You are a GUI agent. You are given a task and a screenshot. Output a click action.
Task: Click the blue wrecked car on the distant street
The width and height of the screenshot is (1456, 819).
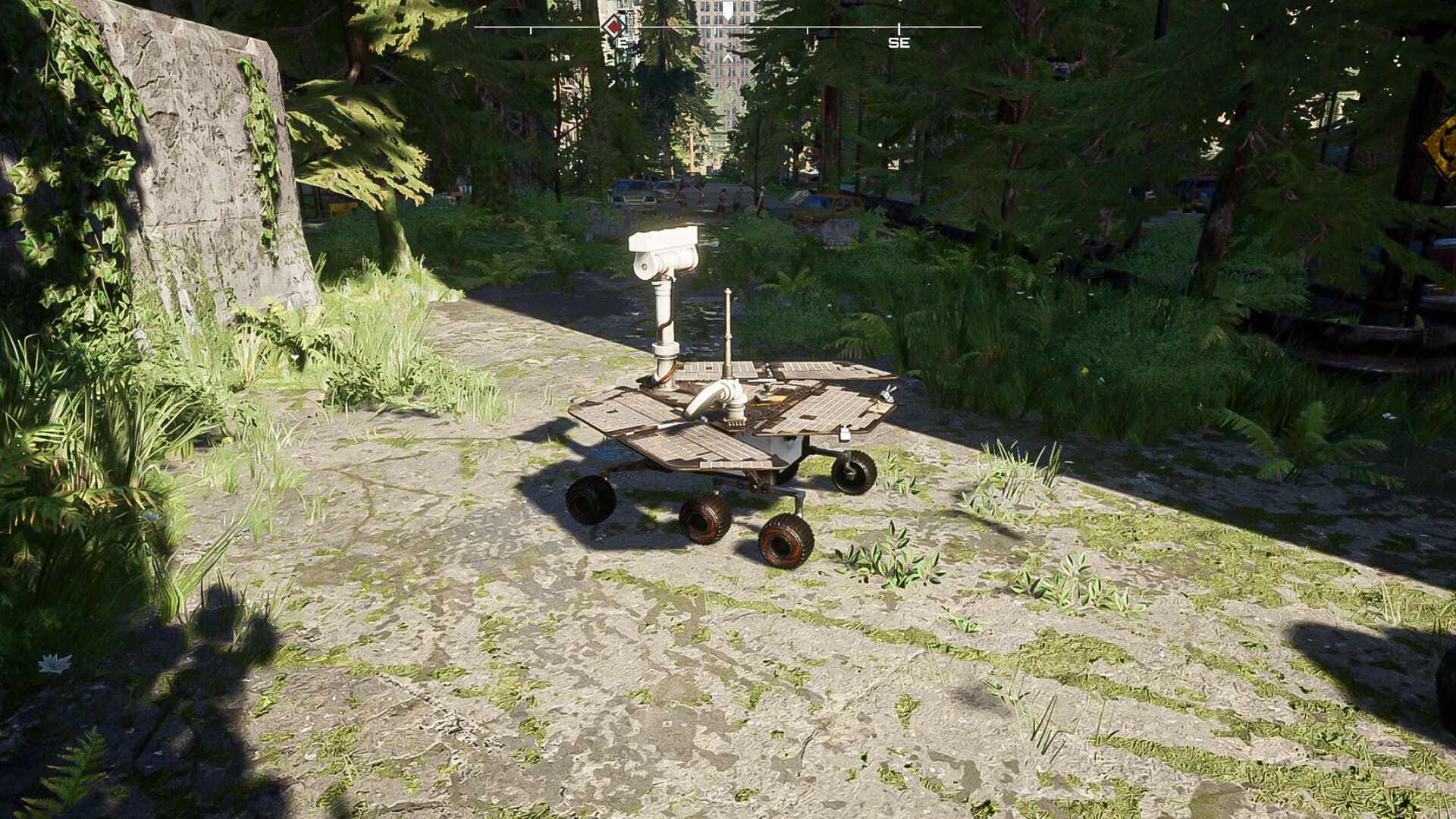823,201
